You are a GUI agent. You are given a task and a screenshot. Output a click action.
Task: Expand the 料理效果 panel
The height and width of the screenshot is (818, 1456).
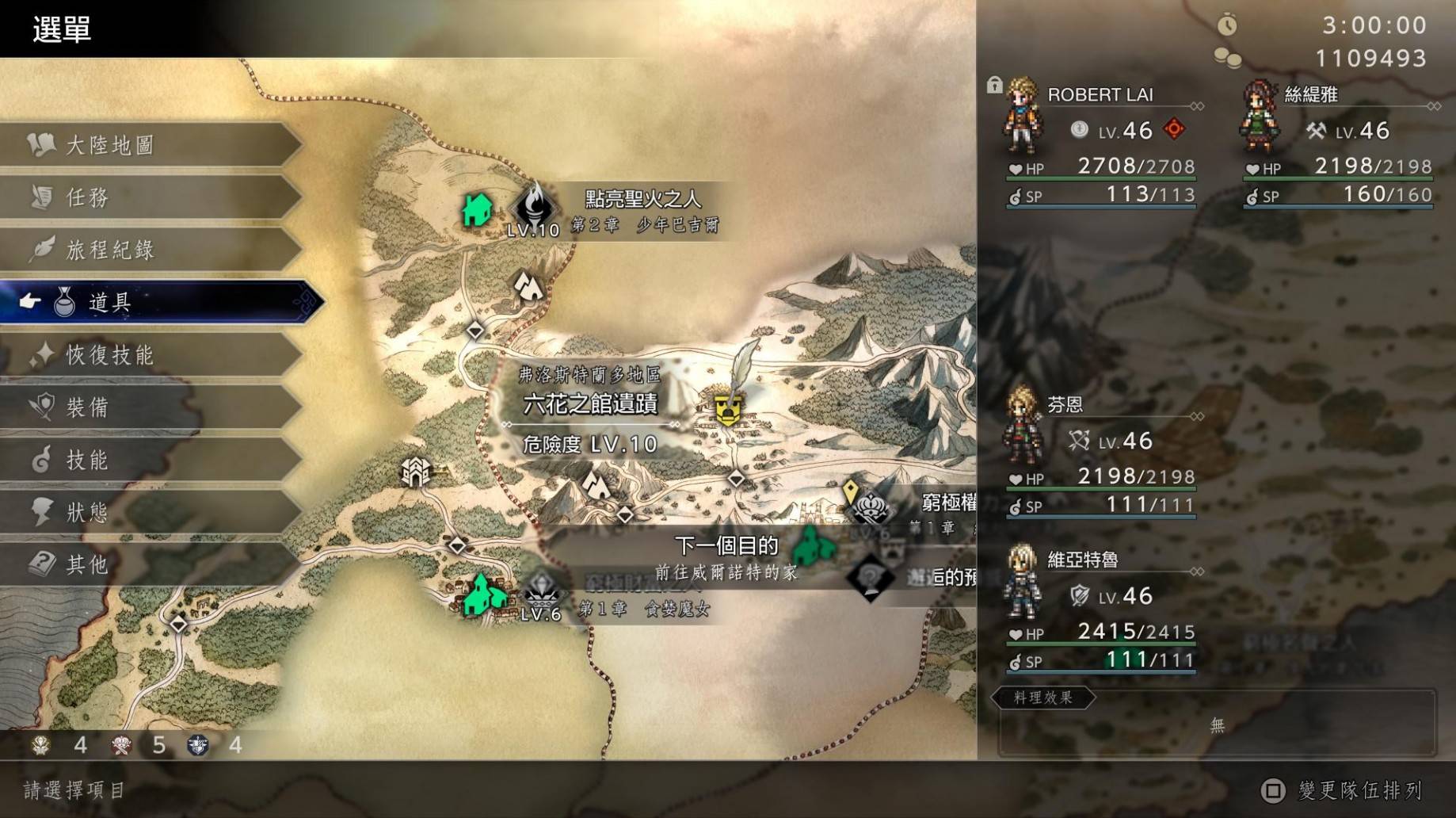pyautogui.click(x=1042, y=700)
